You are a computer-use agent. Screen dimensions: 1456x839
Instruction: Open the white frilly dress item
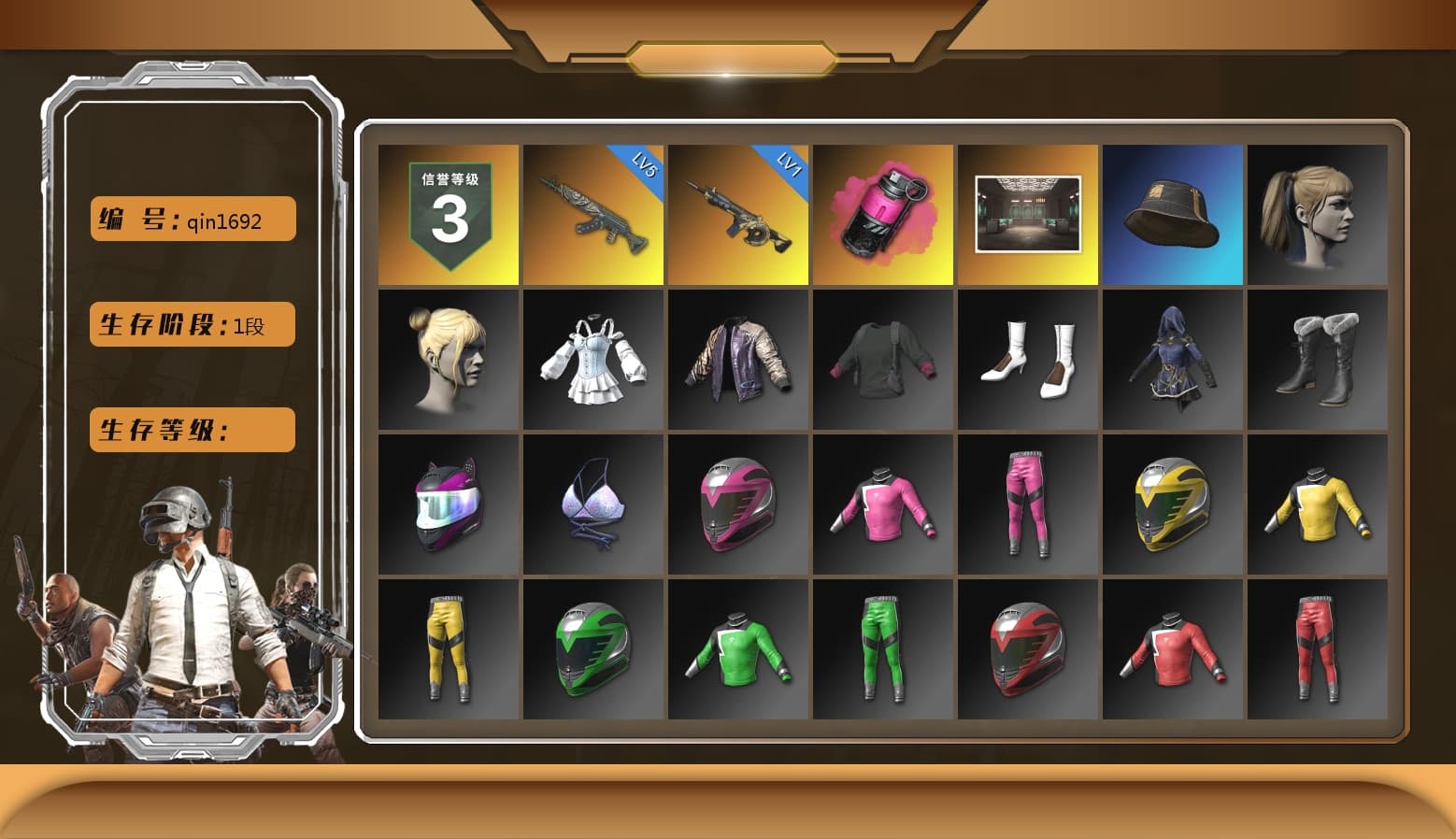click(592, 360)
